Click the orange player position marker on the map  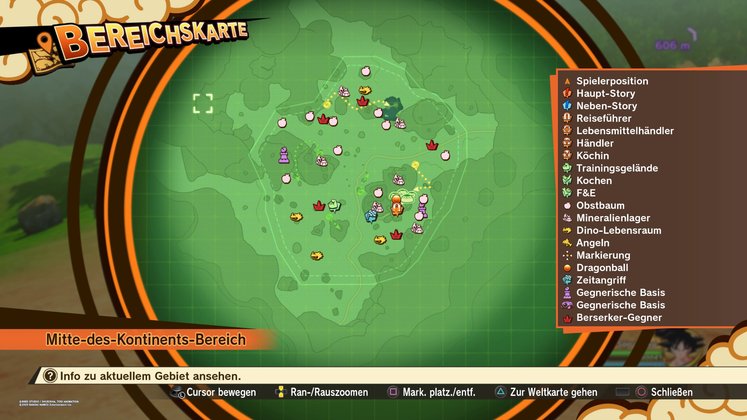tap(397, 209)
